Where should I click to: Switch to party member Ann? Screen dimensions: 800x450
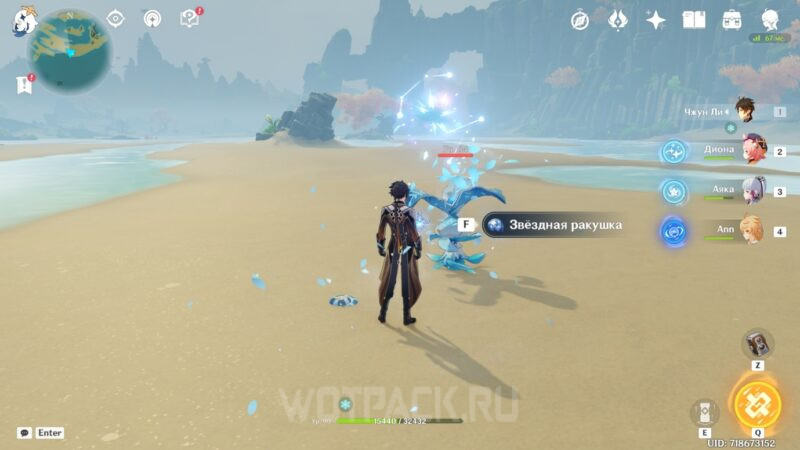(752, 231)
